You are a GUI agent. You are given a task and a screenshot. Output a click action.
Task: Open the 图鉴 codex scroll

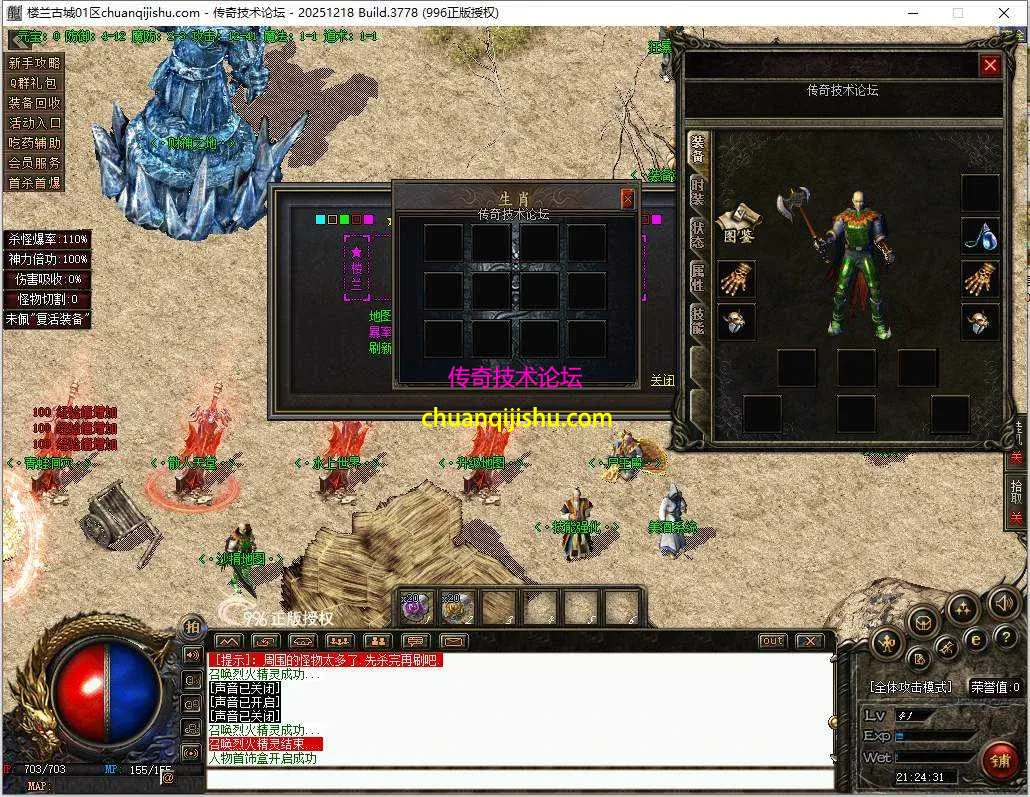[x=737, y=222]
